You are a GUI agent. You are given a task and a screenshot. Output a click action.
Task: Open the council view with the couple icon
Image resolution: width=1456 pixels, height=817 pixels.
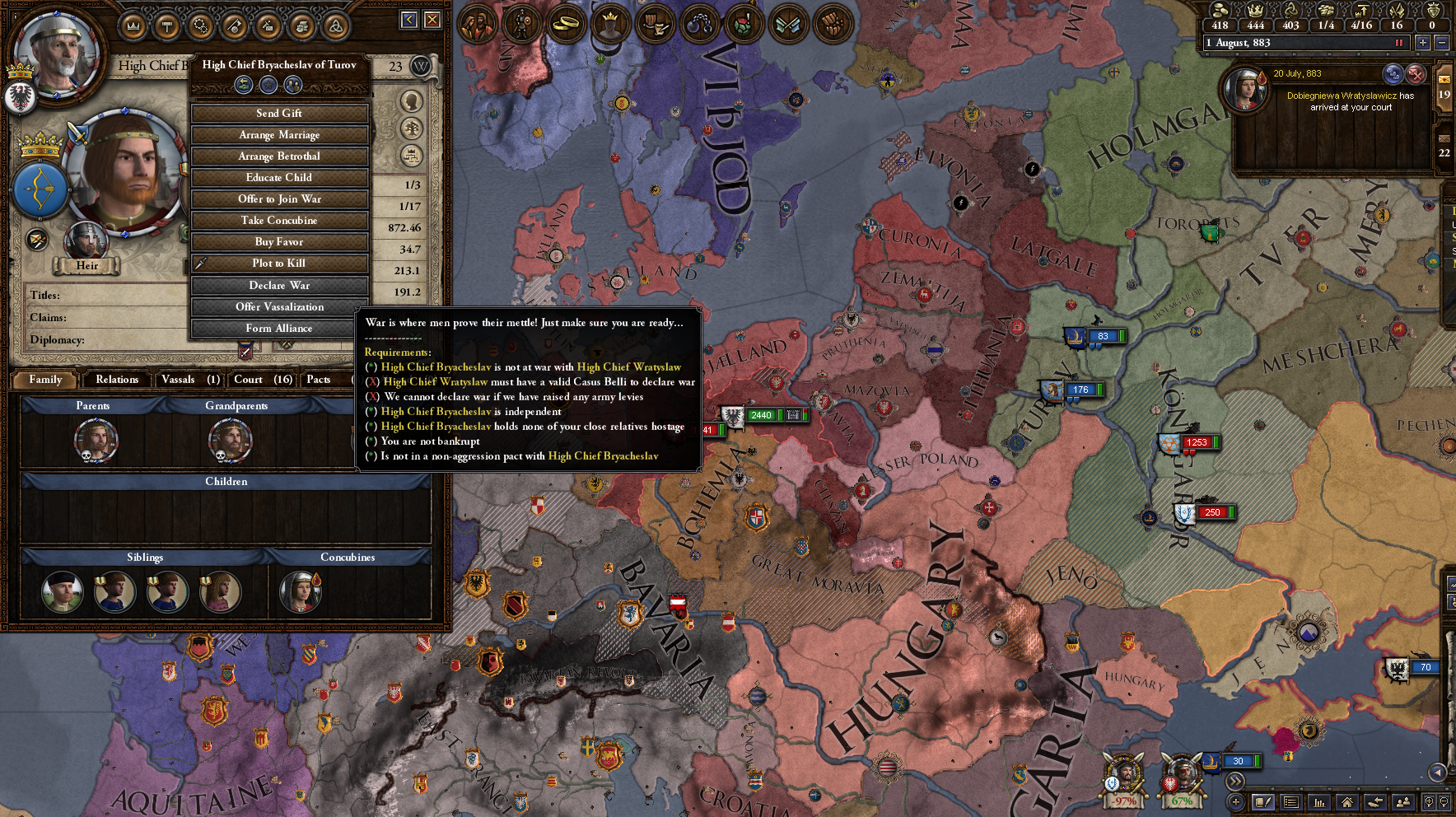click(478, 23)
